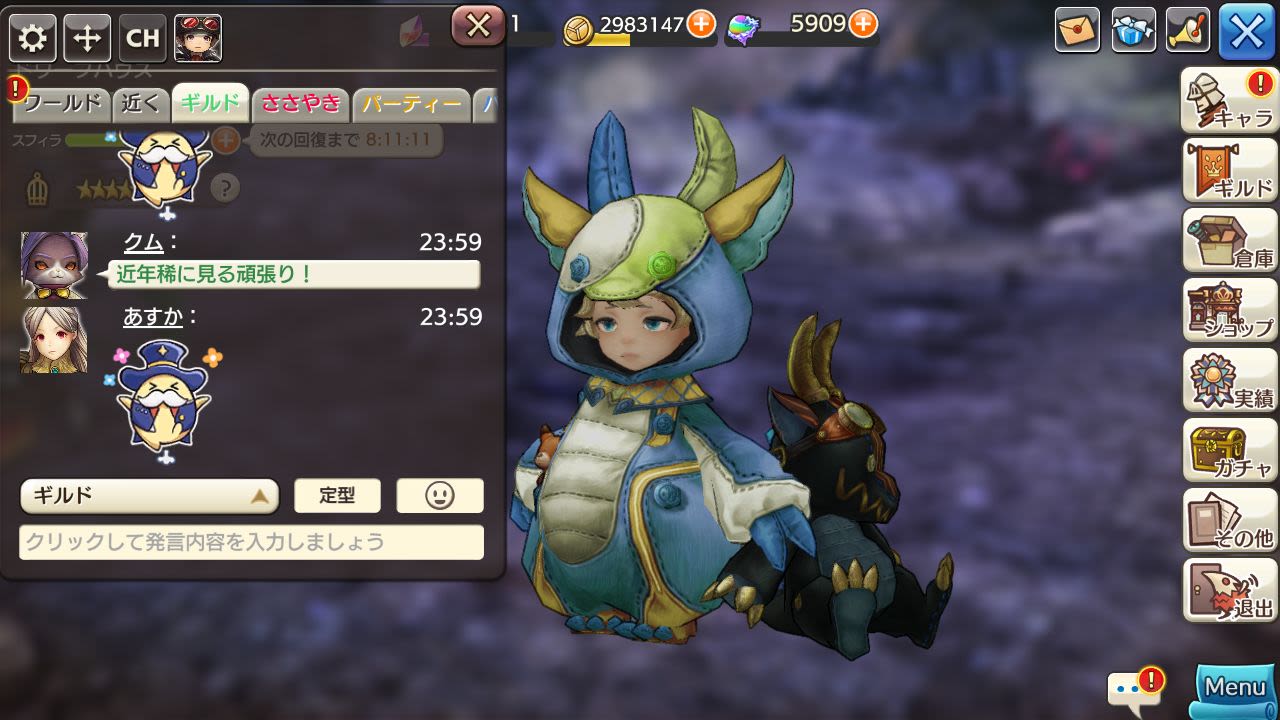The image size is (1280, 720).
Task: Switch to the 近く chat tab
Action: 141,103
